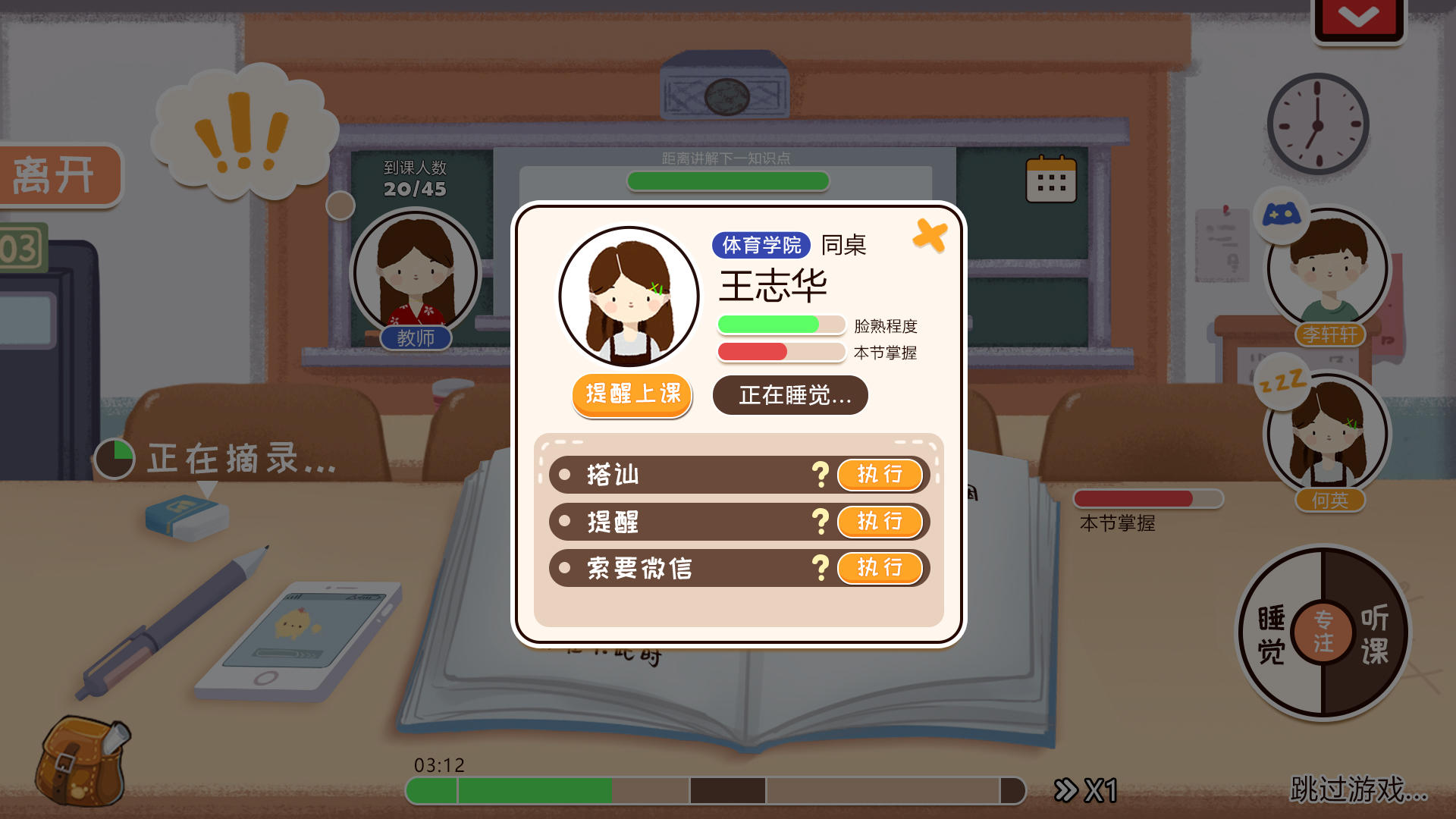Execute 索要微信 with its 执行 button

pos(880,569)
